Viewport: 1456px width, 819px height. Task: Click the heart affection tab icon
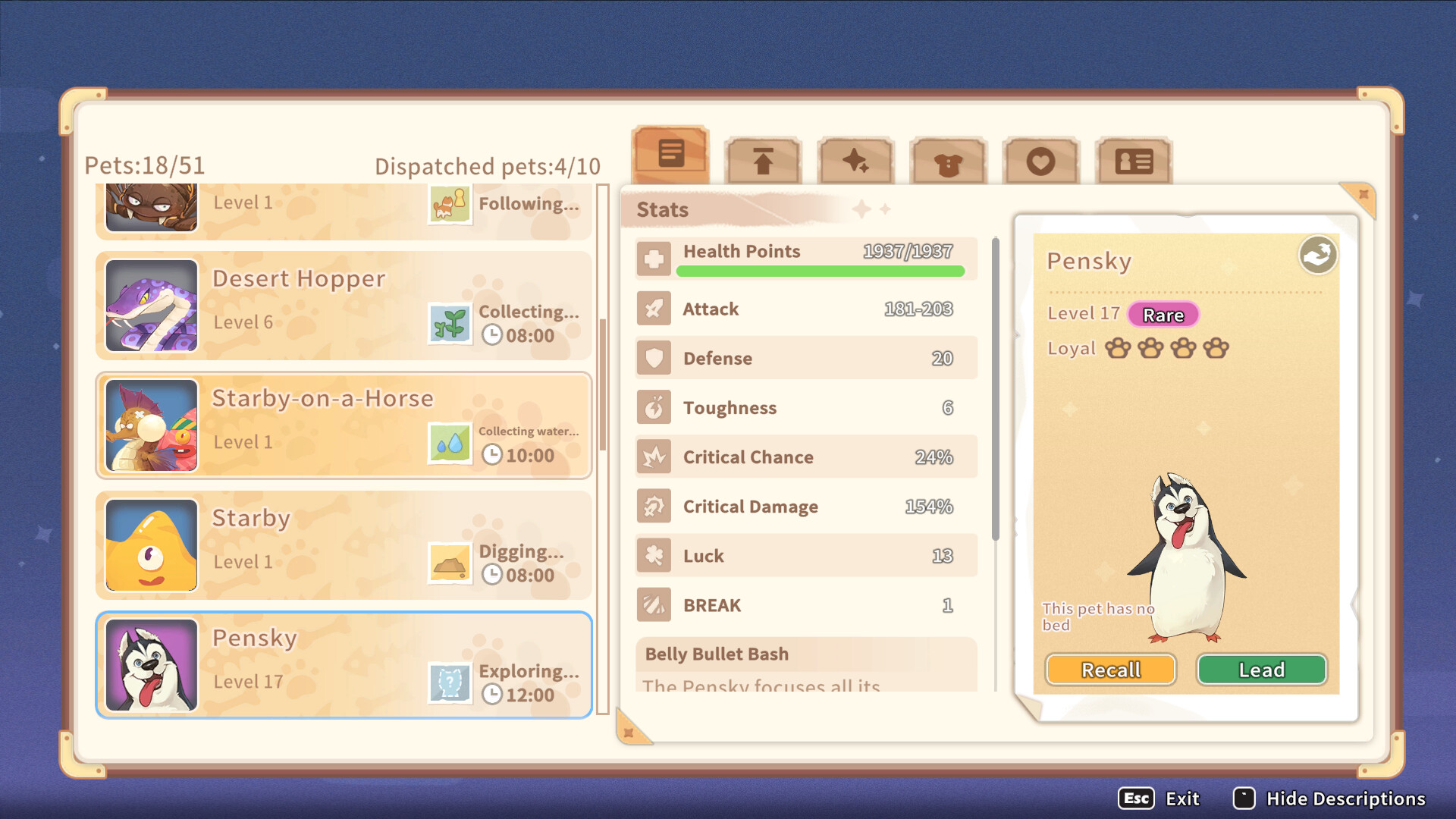[1040, 159]
